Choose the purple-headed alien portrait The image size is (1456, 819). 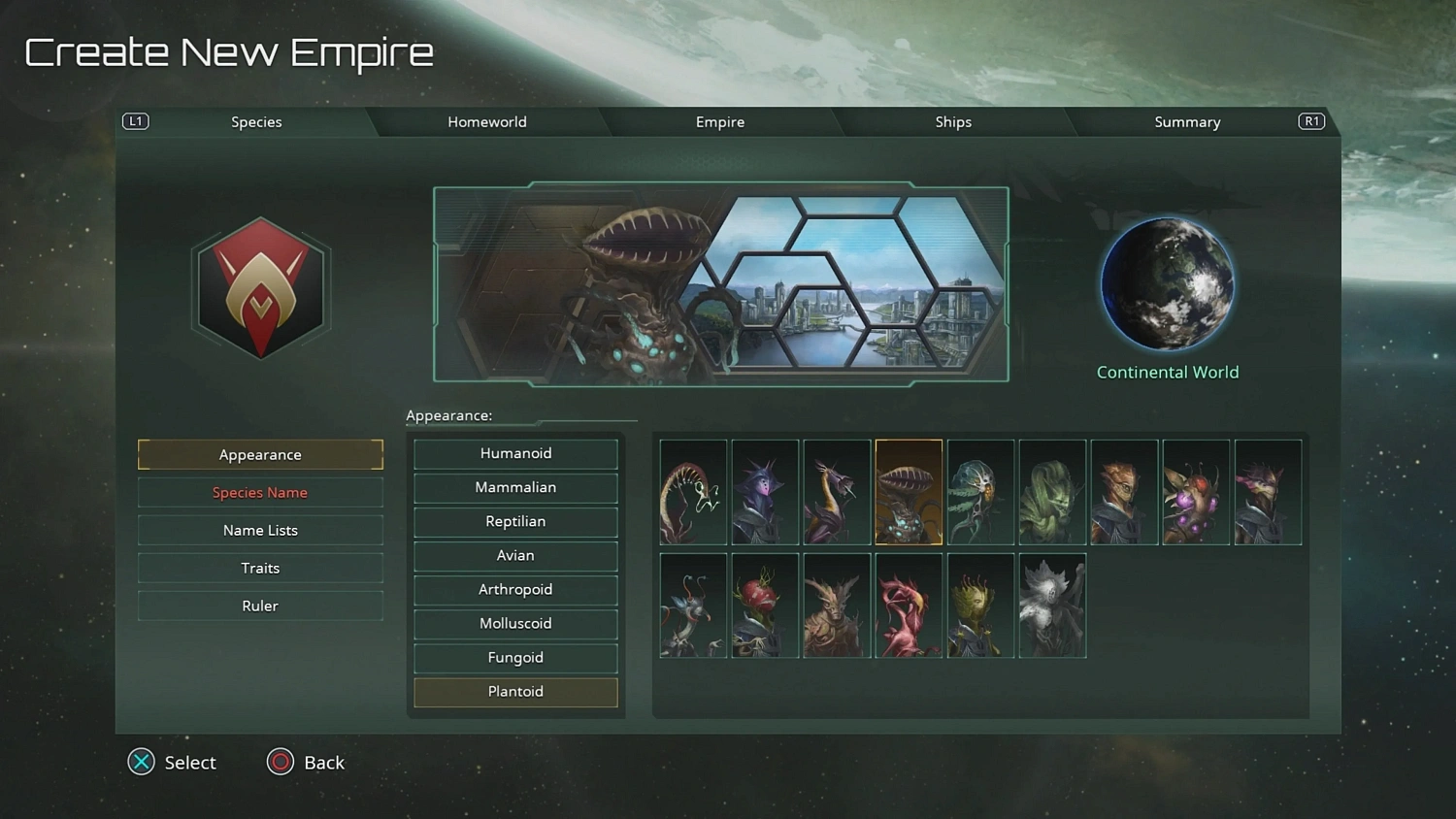click(764, 492)
